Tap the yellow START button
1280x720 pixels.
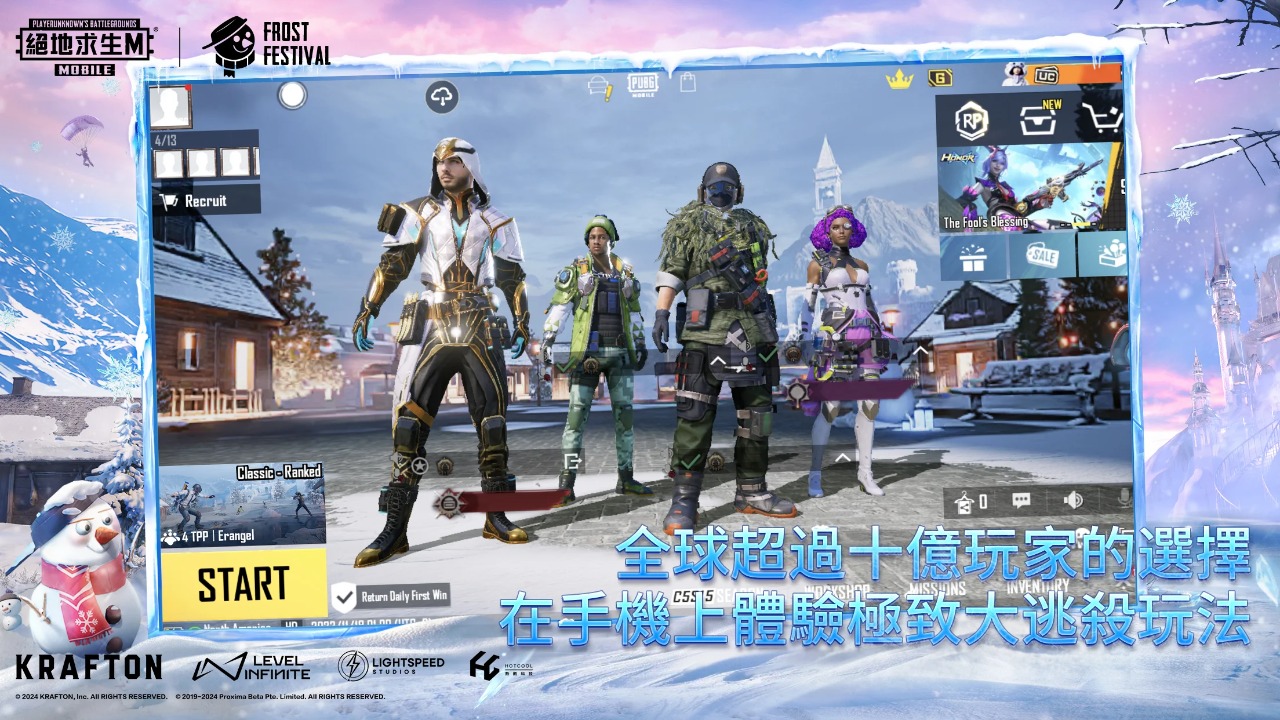(243, 584)
